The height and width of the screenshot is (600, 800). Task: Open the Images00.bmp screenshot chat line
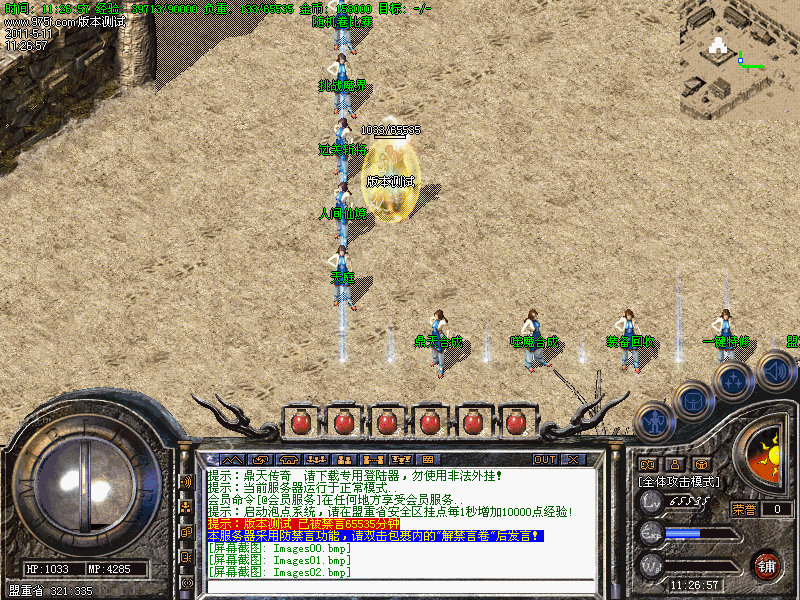click(x=279, y=548)
